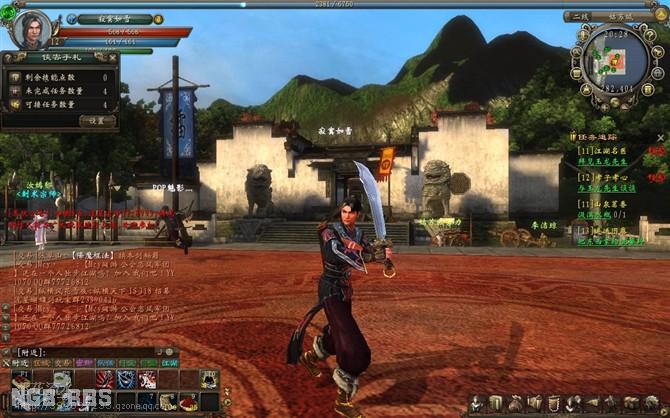The image size is (670, 418).
Task: Select the 剩余技能点数 row
Action: [x=60, y=76]
